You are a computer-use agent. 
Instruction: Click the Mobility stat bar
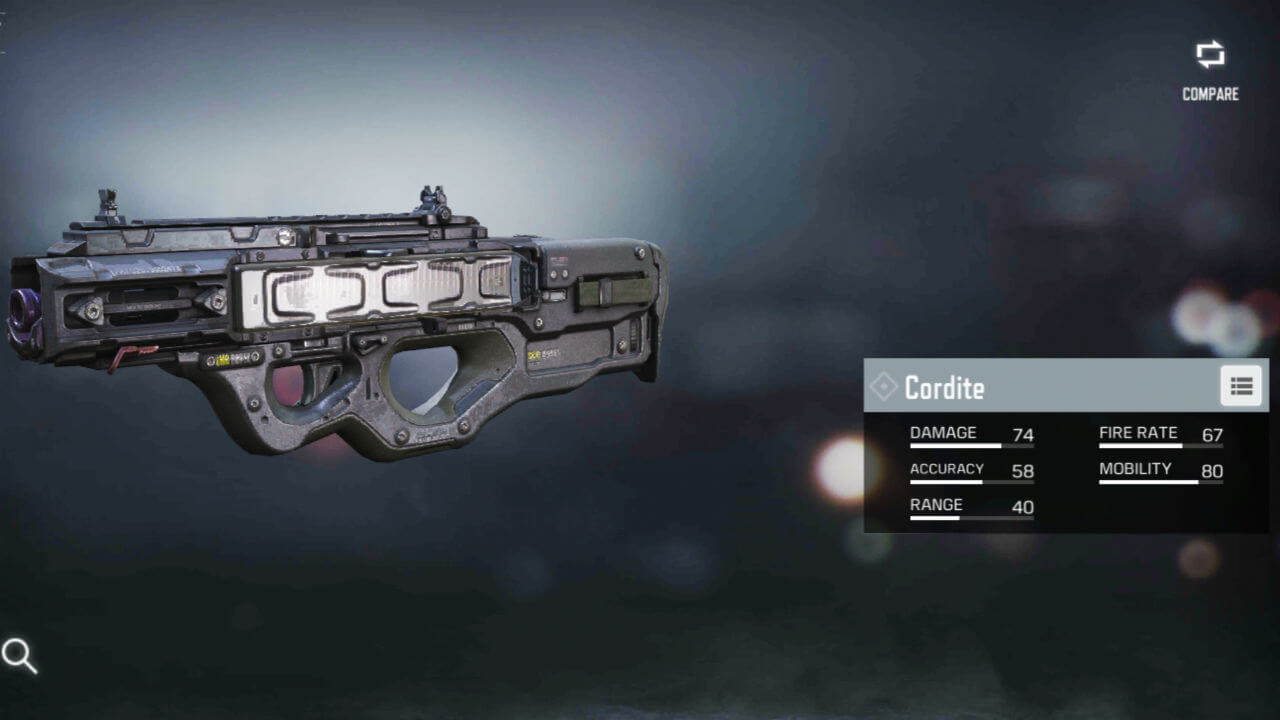pyautogui.click(x=1162, y=480)
